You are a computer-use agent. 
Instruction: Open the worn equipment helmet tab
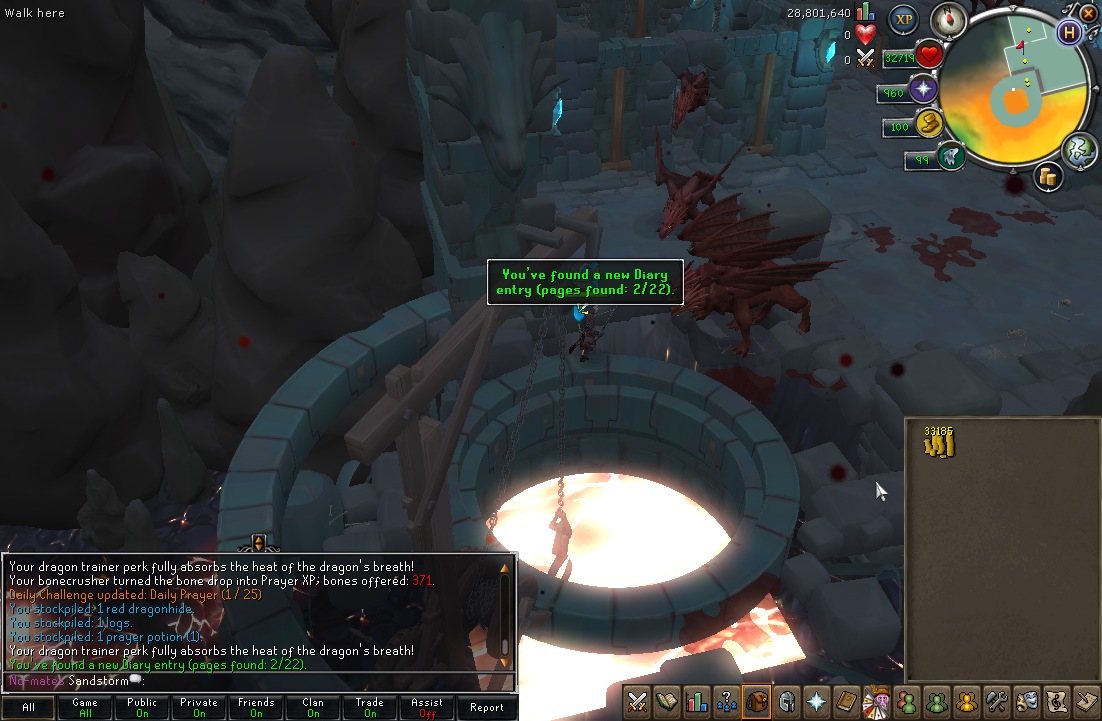click(787, 701)
